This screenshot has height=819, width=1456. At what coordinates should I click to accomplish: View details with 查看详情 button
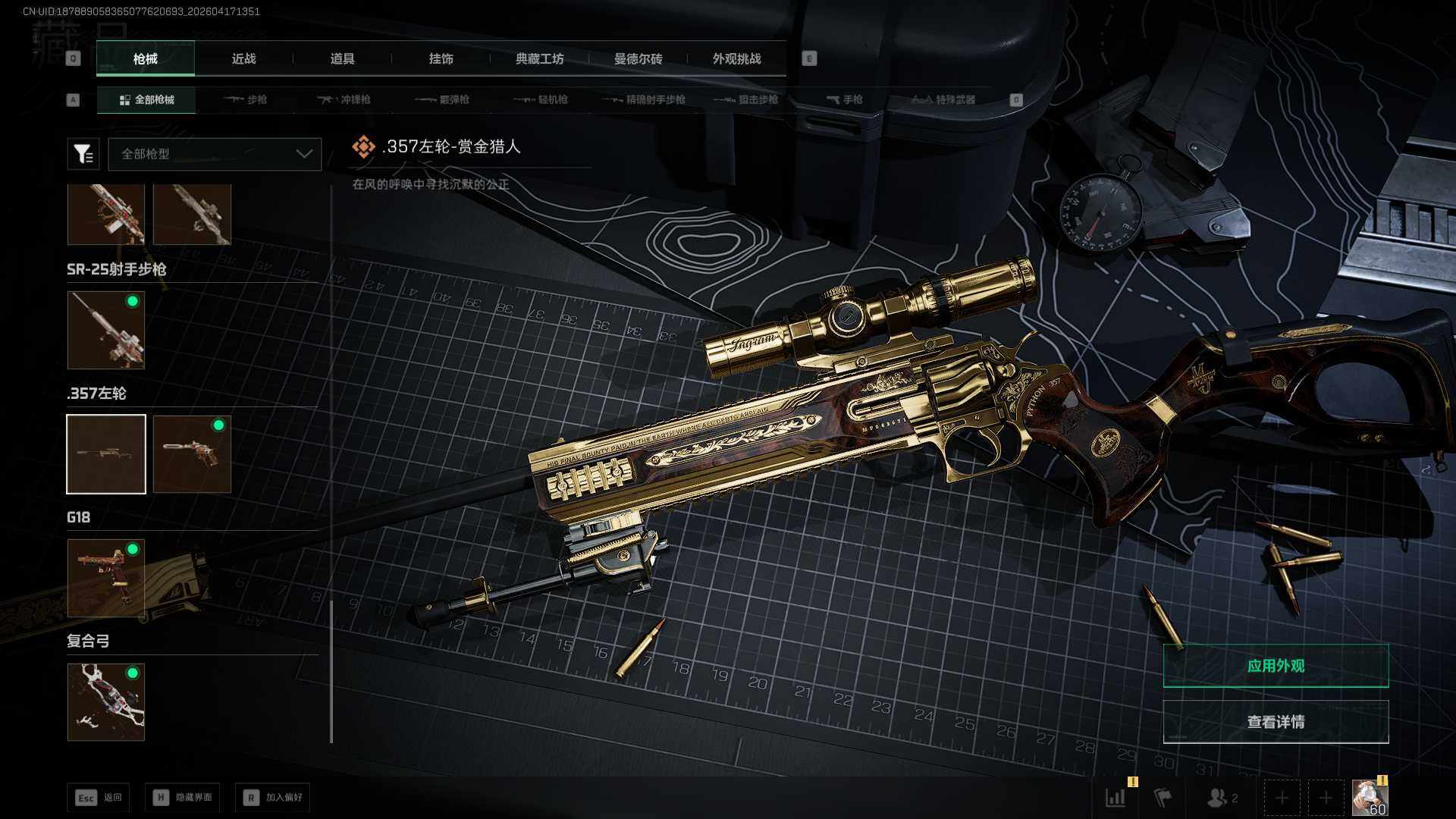coord(1276,722)
